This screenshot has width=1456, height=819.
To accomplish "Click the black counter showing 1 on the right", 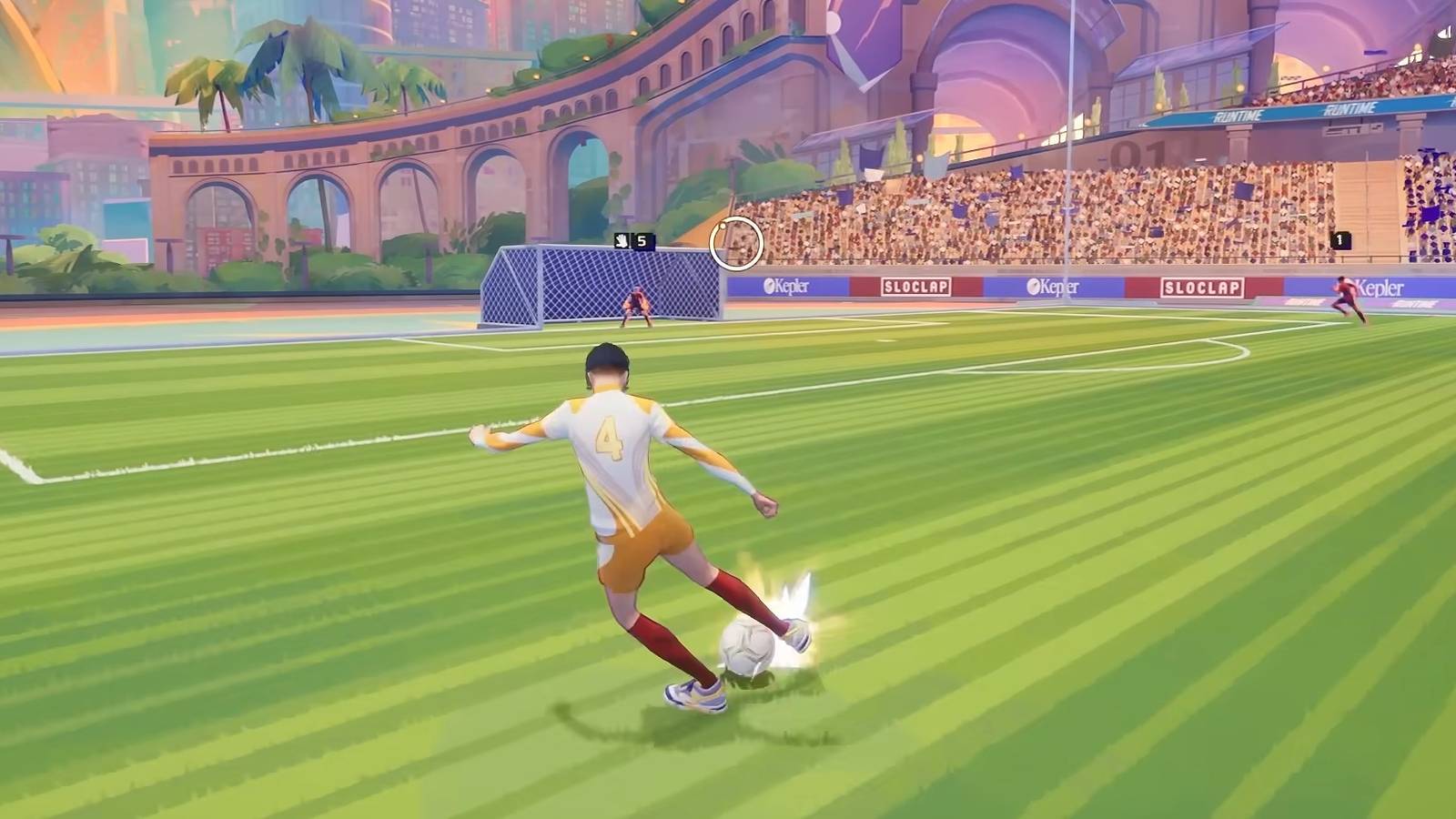I will 1339,238.
